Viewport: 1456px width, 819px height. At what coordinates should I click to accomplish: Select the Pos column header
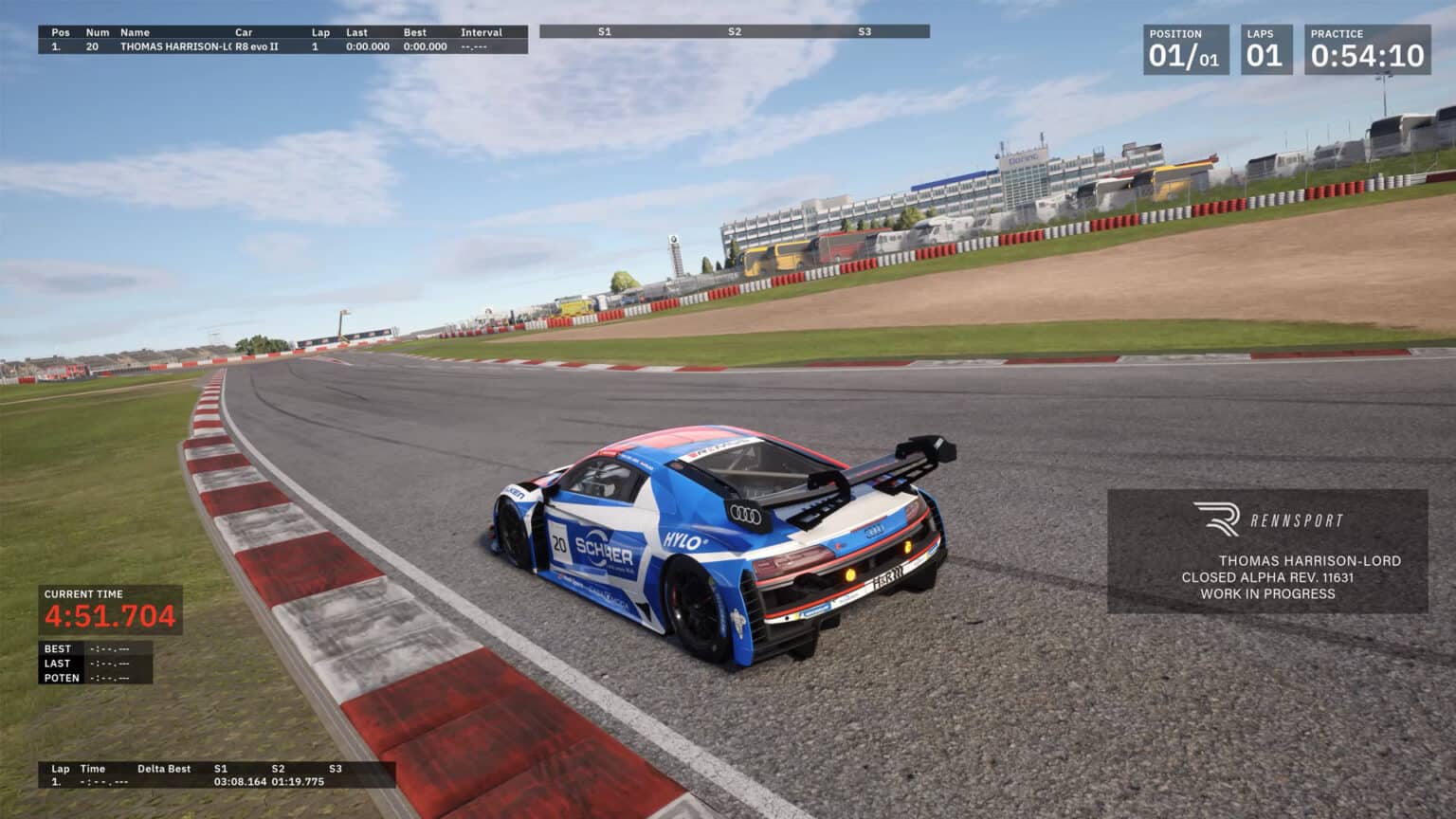(59, 31)
